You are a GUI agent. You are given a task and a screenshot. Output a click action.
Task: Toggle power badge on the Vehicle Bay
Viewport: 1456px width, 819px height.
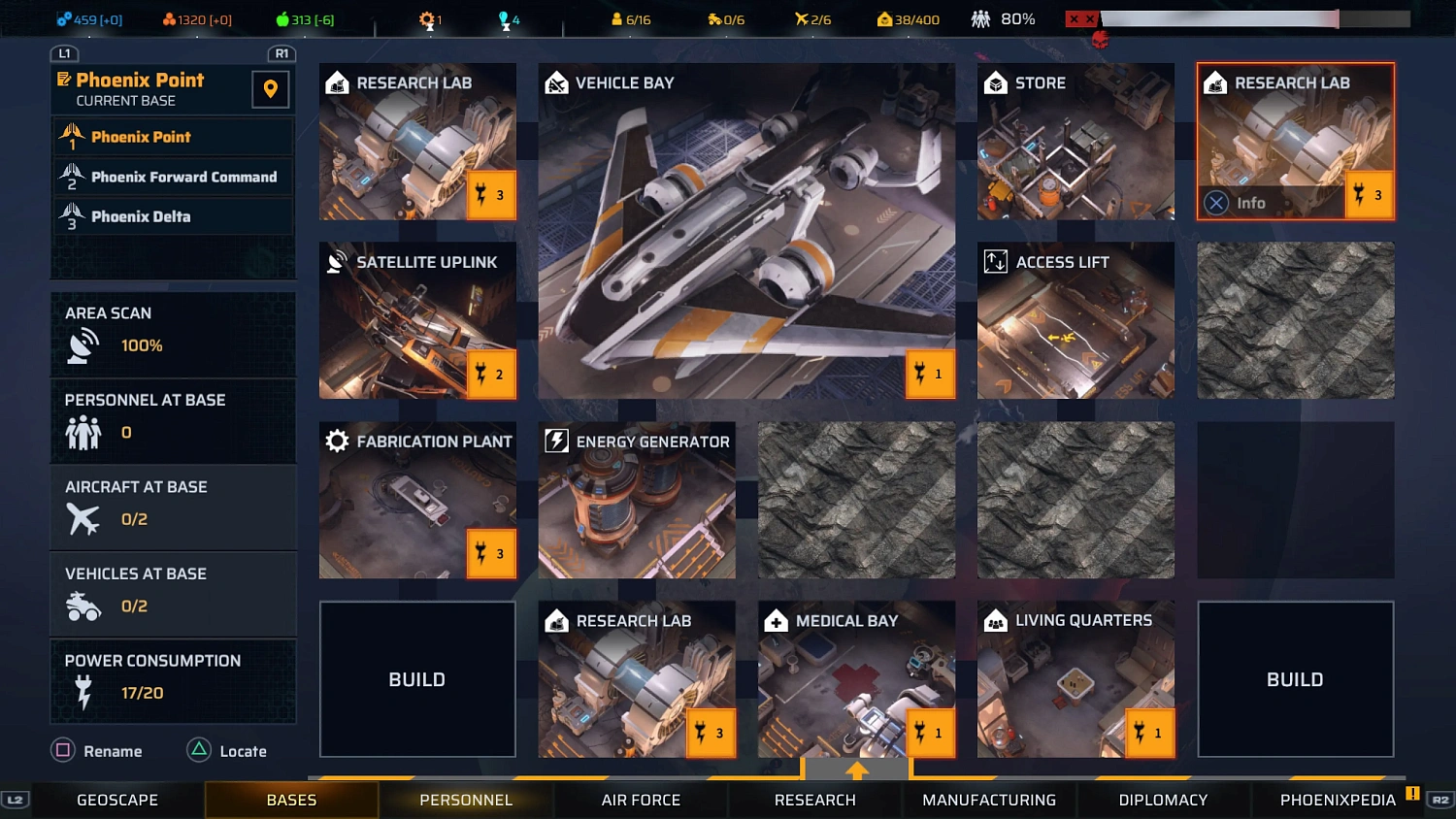929,375
